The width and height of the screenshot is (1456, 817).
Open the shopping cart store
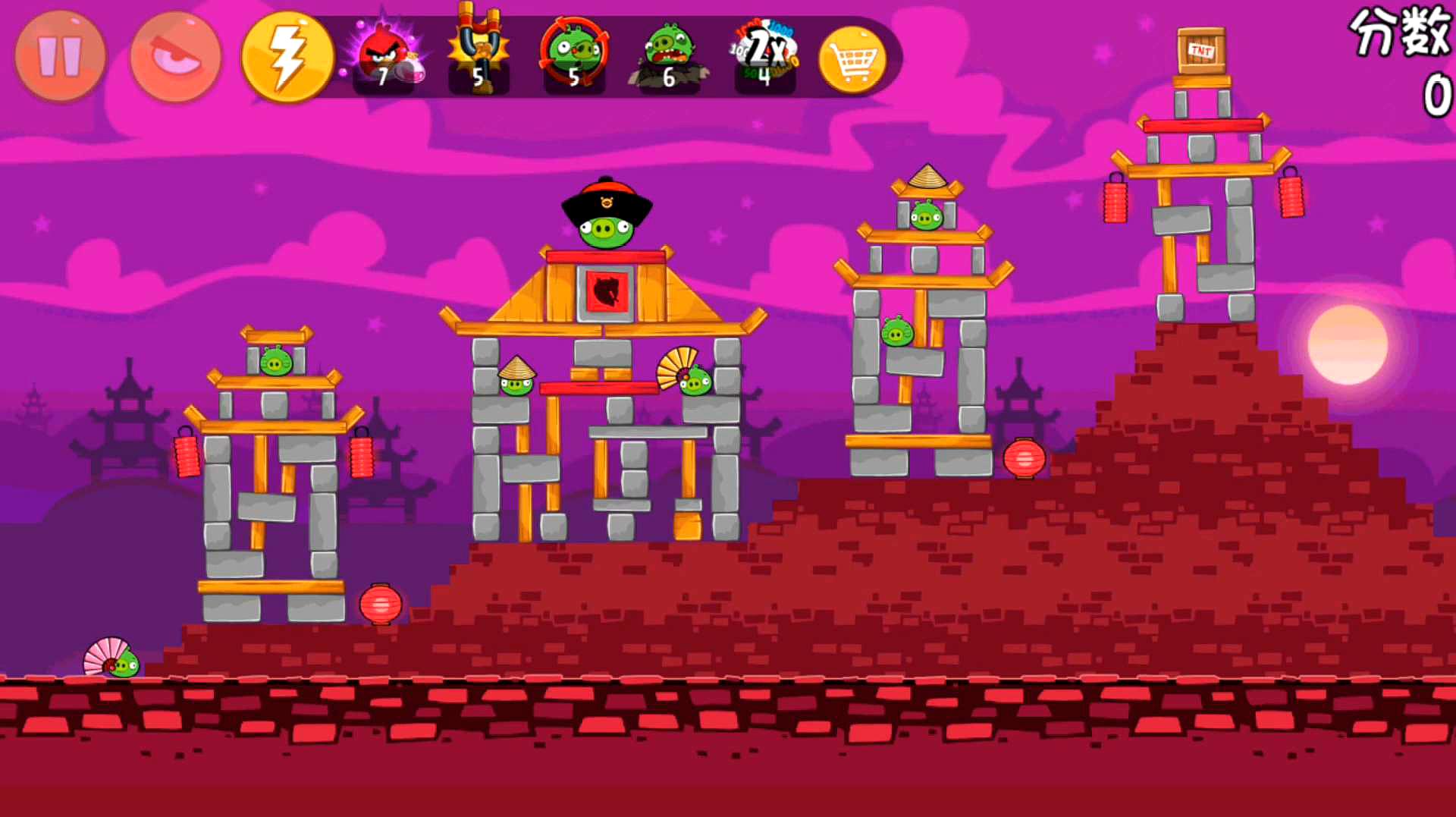point(853,59)
